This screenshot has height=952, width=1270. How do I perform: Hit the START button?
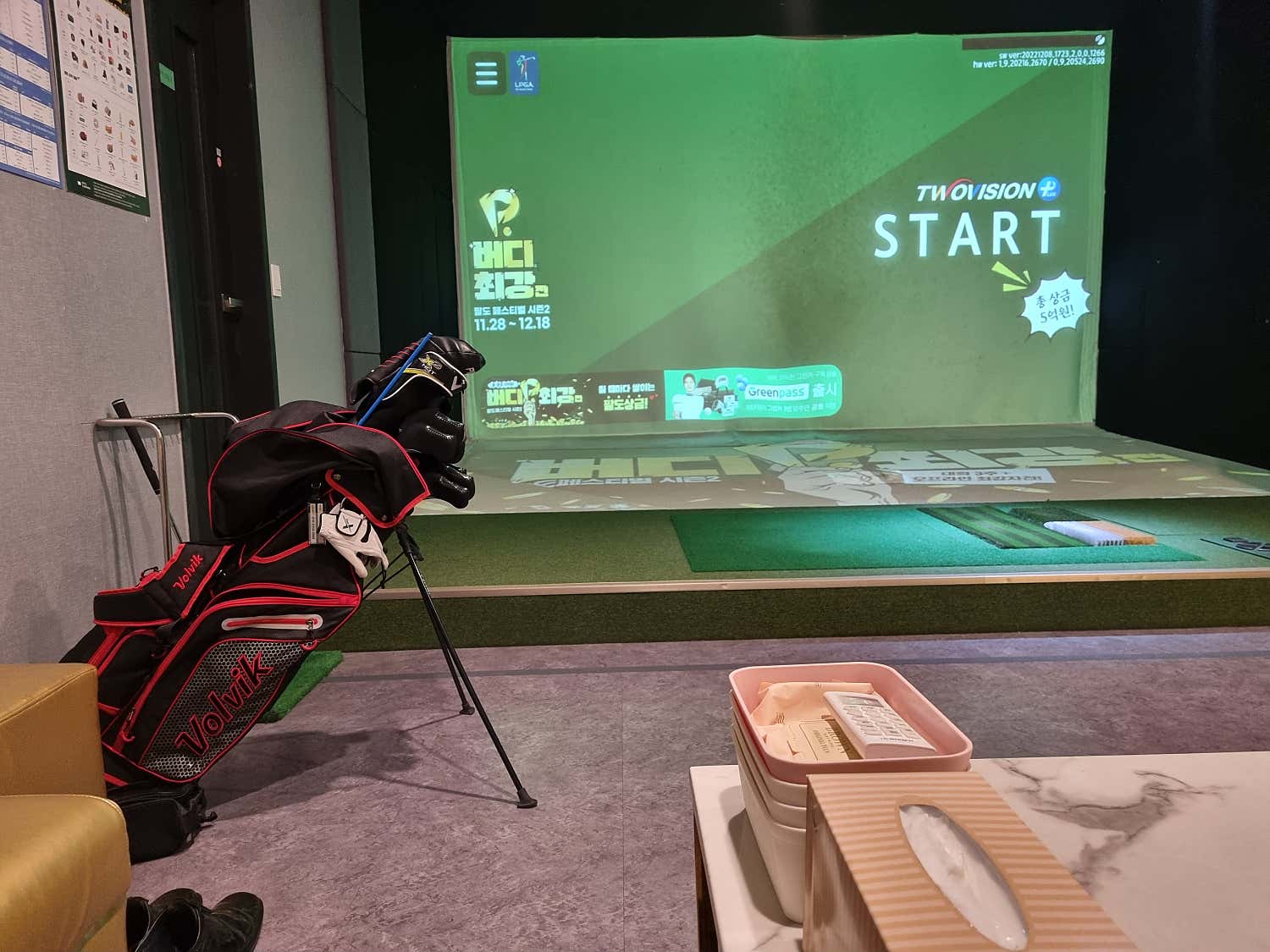point(967,234)
